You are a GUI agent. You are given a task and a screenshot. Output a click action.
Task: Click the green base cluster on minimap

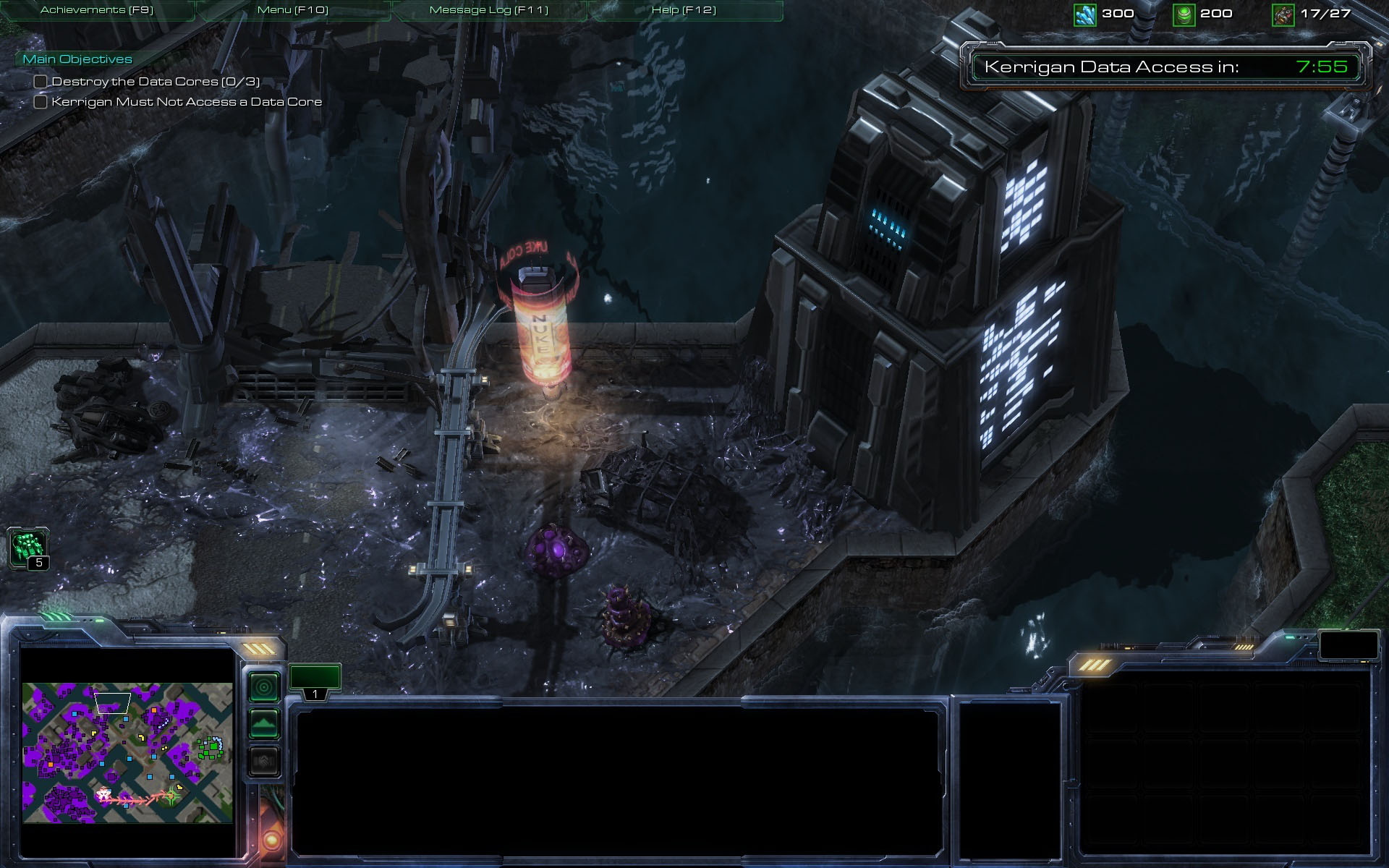click(x=212, y=747)
